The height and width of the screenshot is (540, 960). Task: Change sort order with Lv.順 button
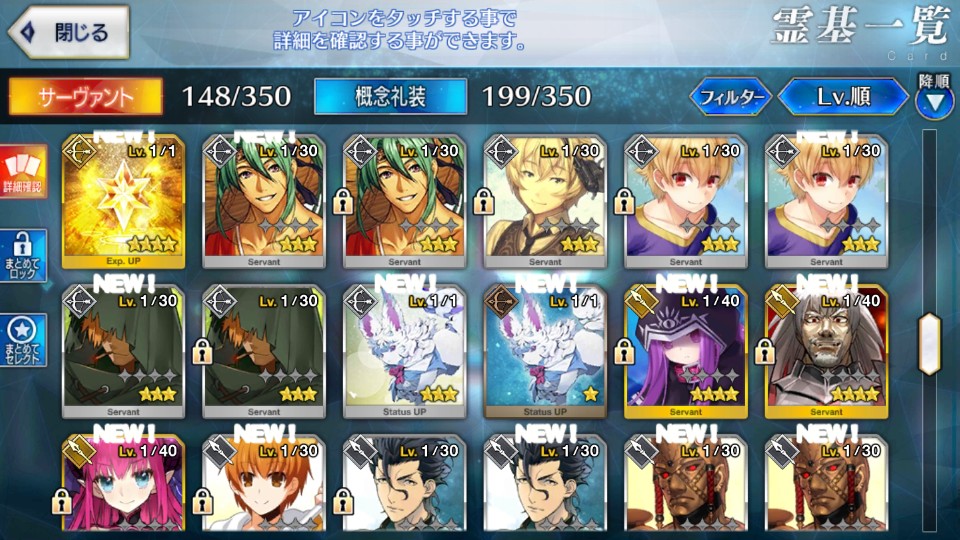(x=843, y=97)
